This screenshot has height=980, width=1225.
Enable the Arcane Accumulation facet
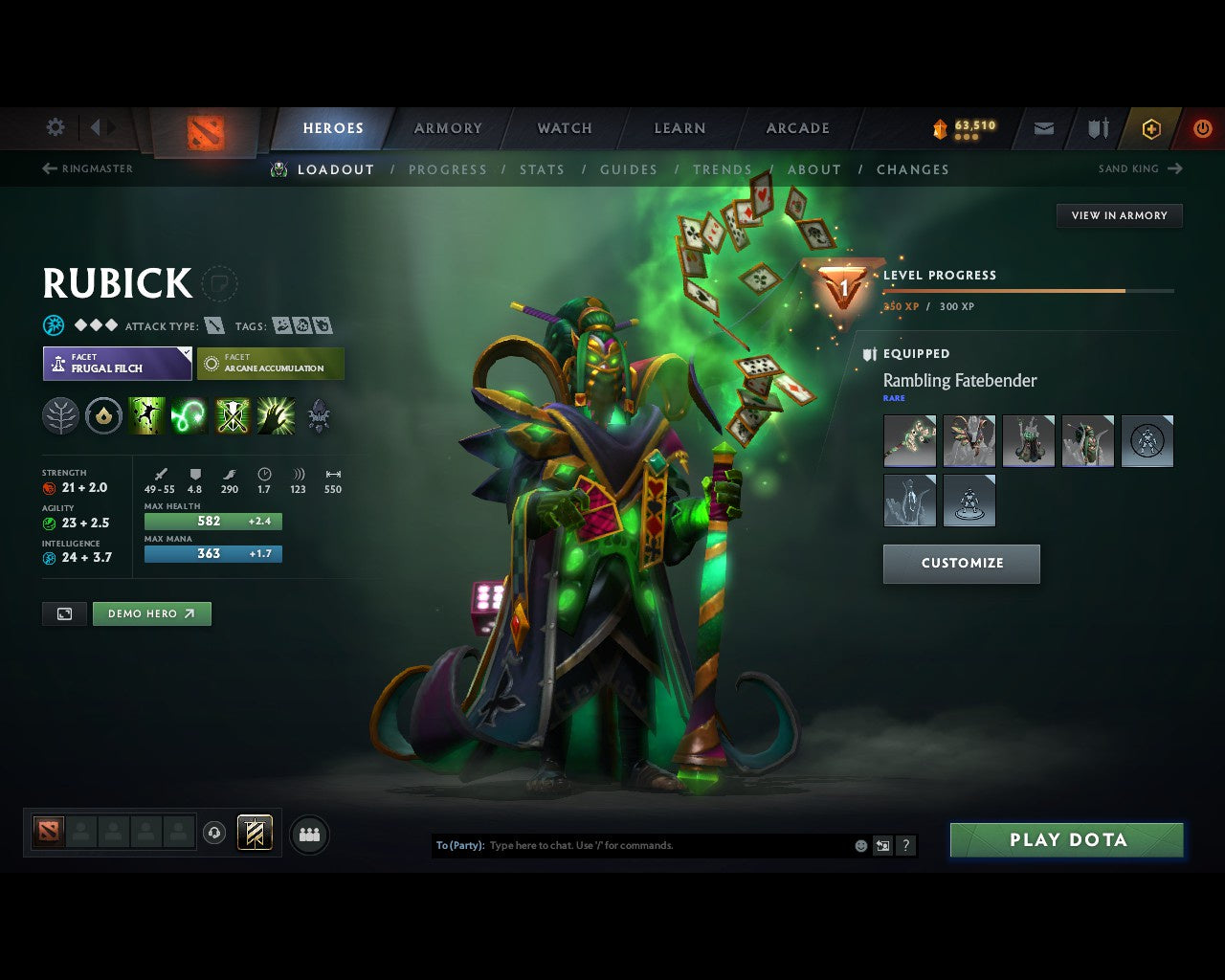[271, 364]
